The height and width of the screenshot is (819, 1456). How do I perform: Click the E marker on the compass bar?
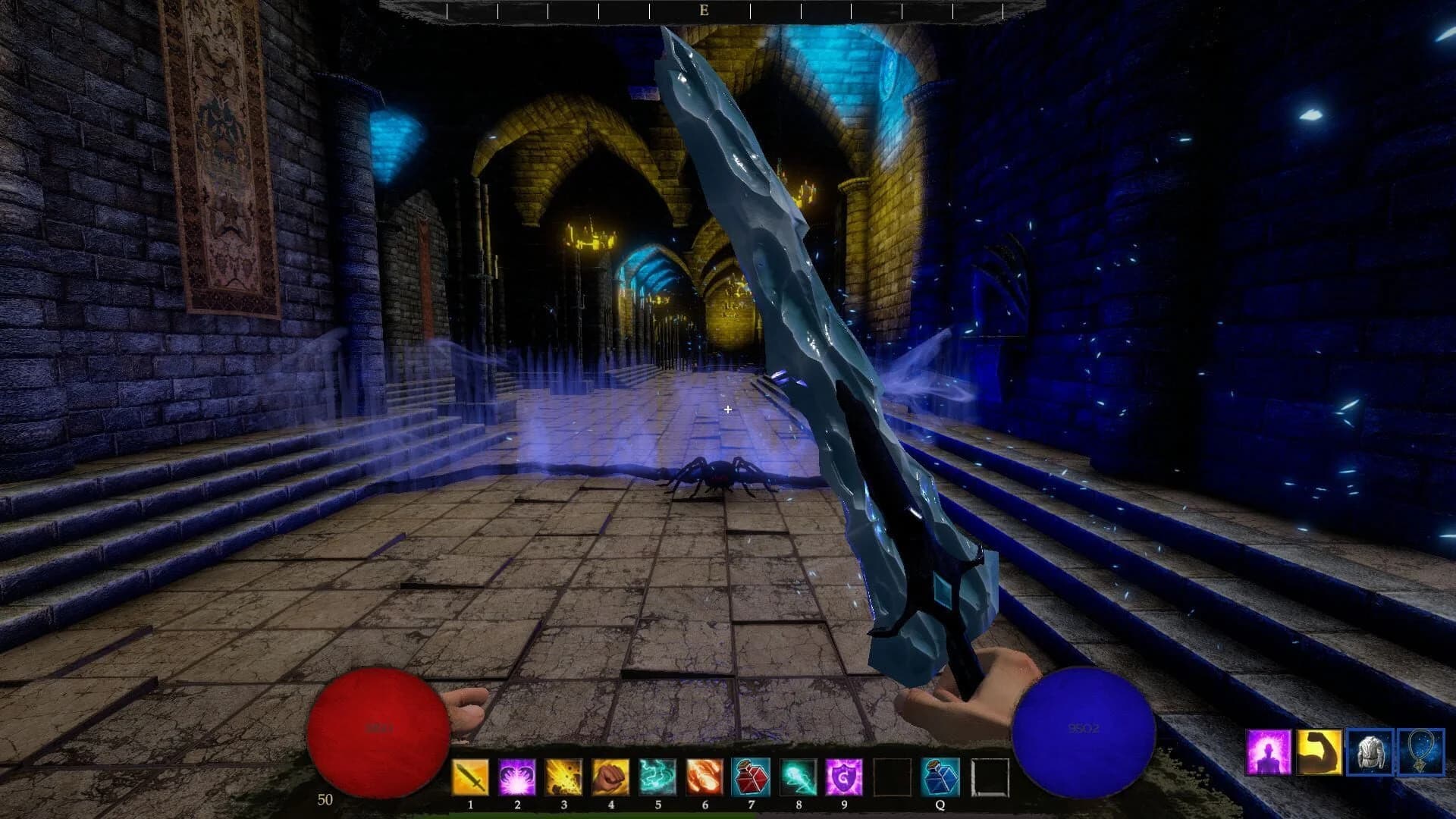(704, 11)
